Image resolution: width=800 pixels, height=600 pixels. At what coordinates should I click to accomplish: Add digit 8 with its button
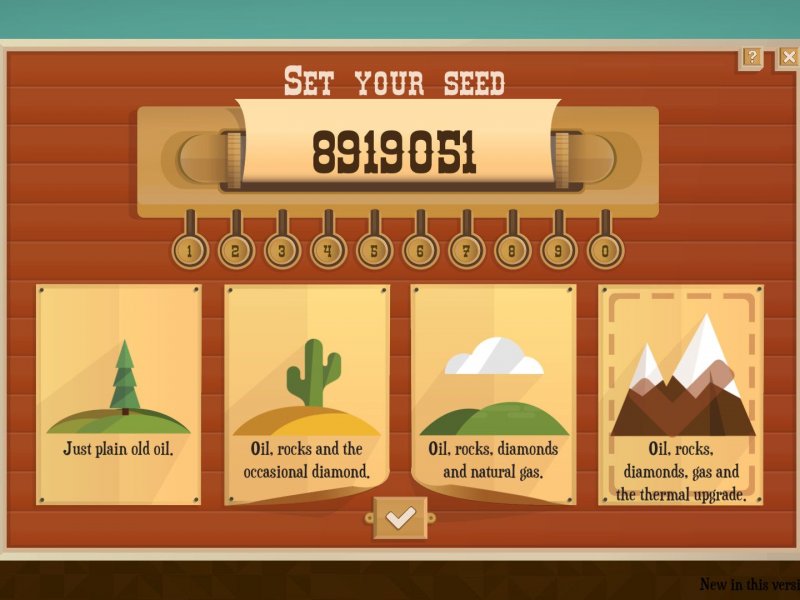point(512,251)
